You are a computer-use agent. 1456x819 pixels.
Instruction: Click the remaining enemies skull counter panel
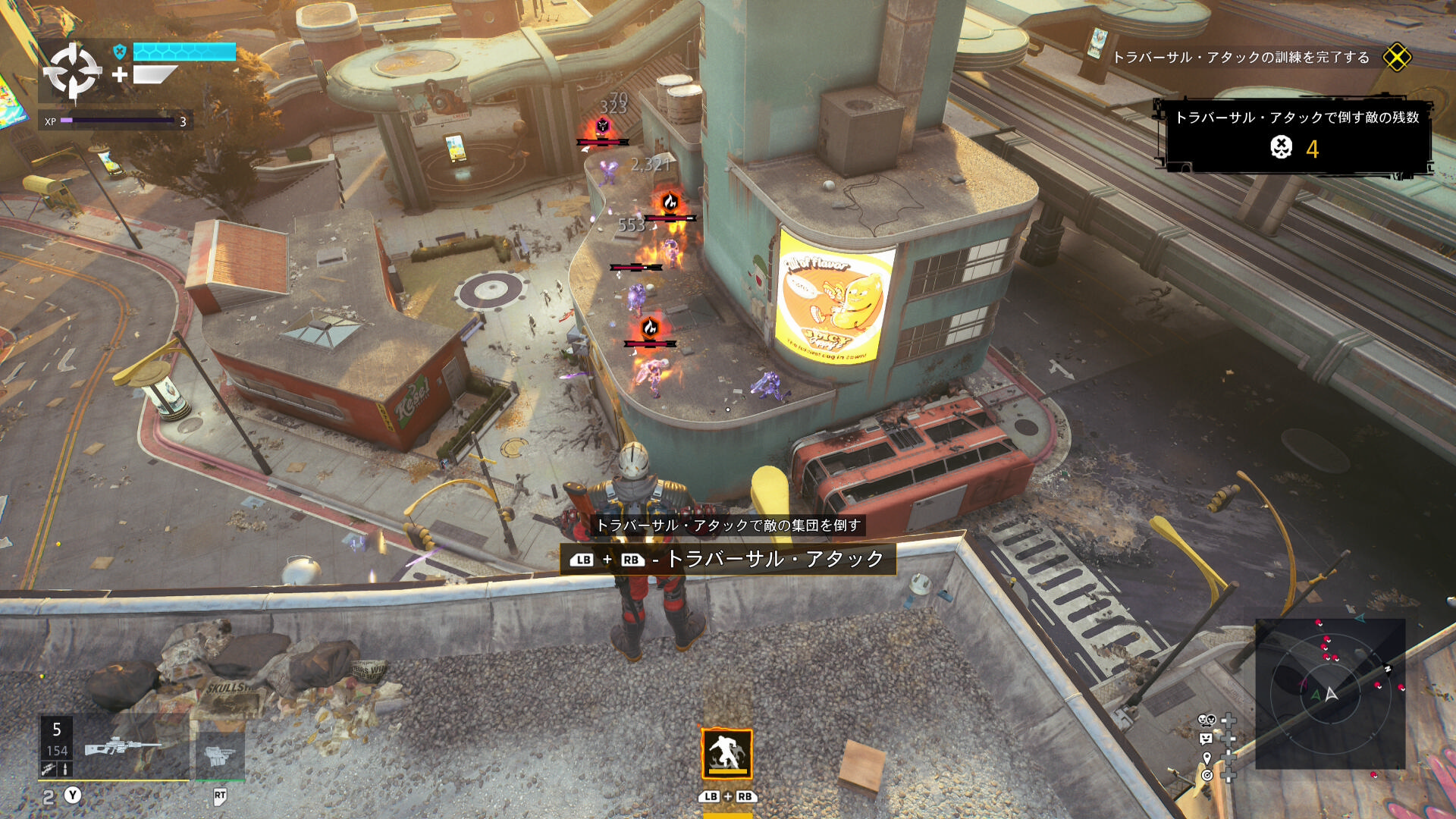[x=1295, y=136]
